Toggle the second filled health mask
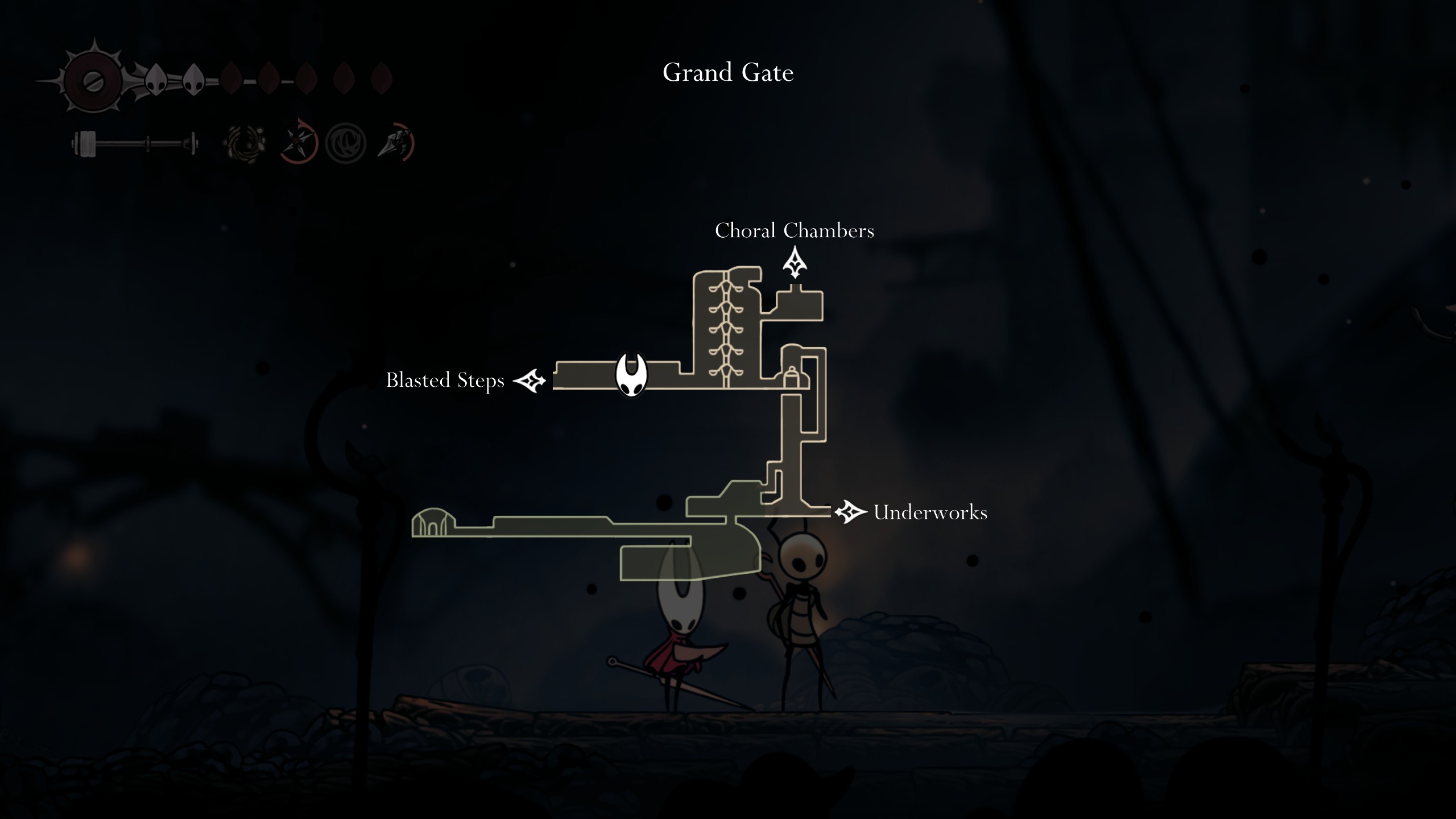Image resolution: width=1456 pixels, height=819 pixels. click(193, 78)
